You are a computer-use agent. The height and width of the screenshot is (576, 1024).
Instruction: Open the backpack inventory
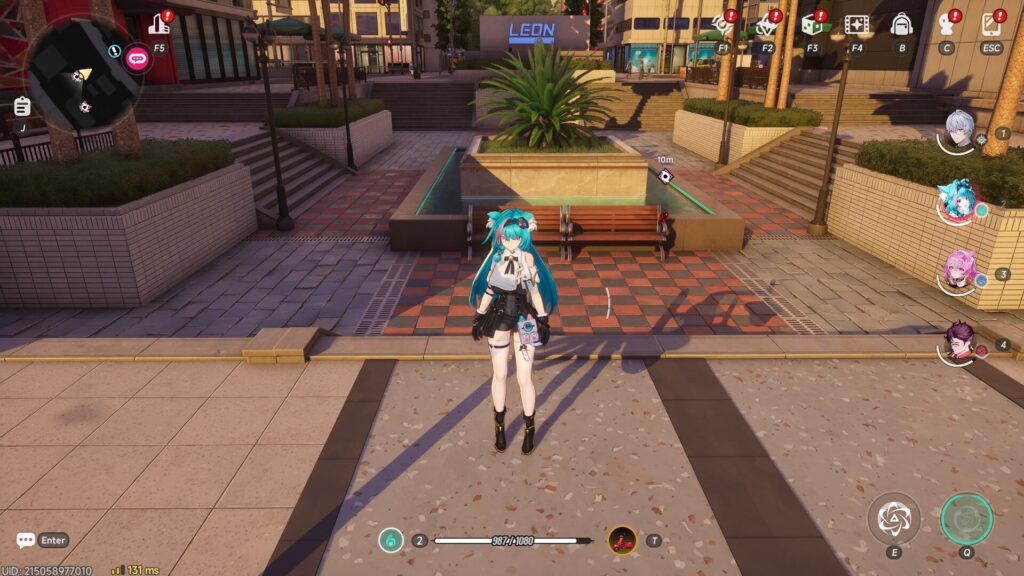901,24
